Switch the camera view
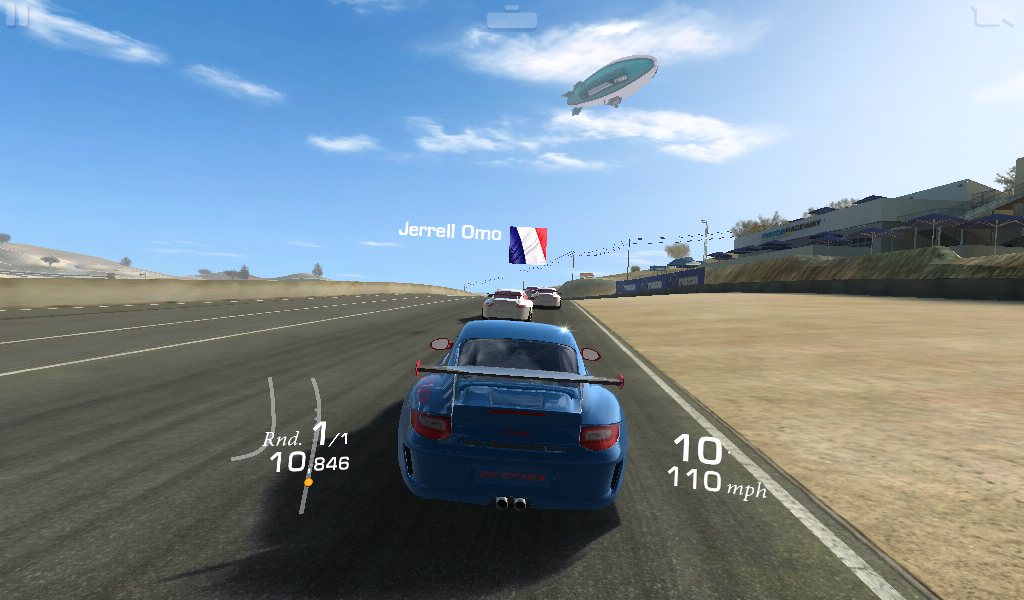Screen dimensions: 1024x600 click(991, 16)
